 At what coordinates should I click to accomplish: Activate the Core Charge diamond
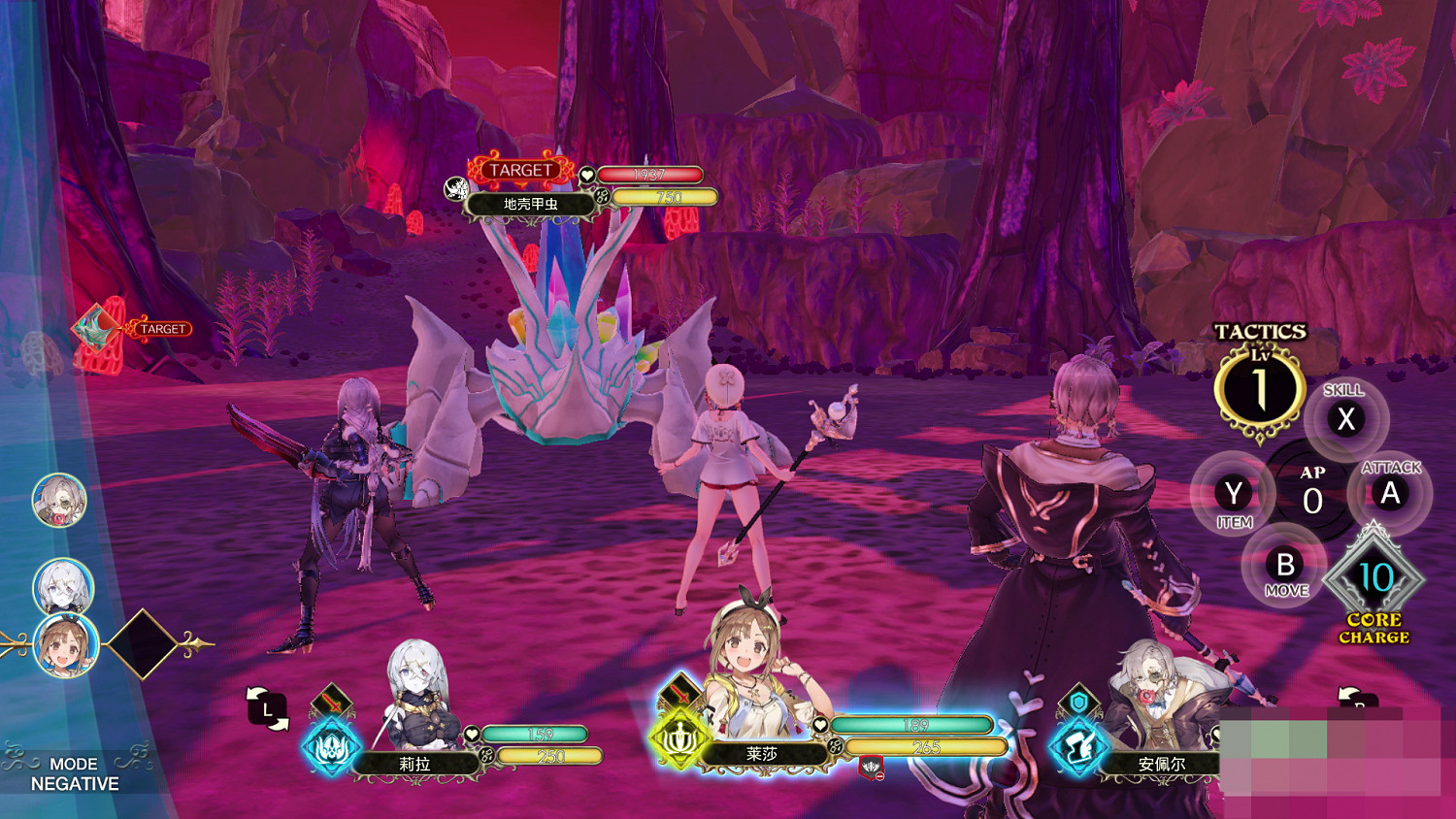point(1374,578)
